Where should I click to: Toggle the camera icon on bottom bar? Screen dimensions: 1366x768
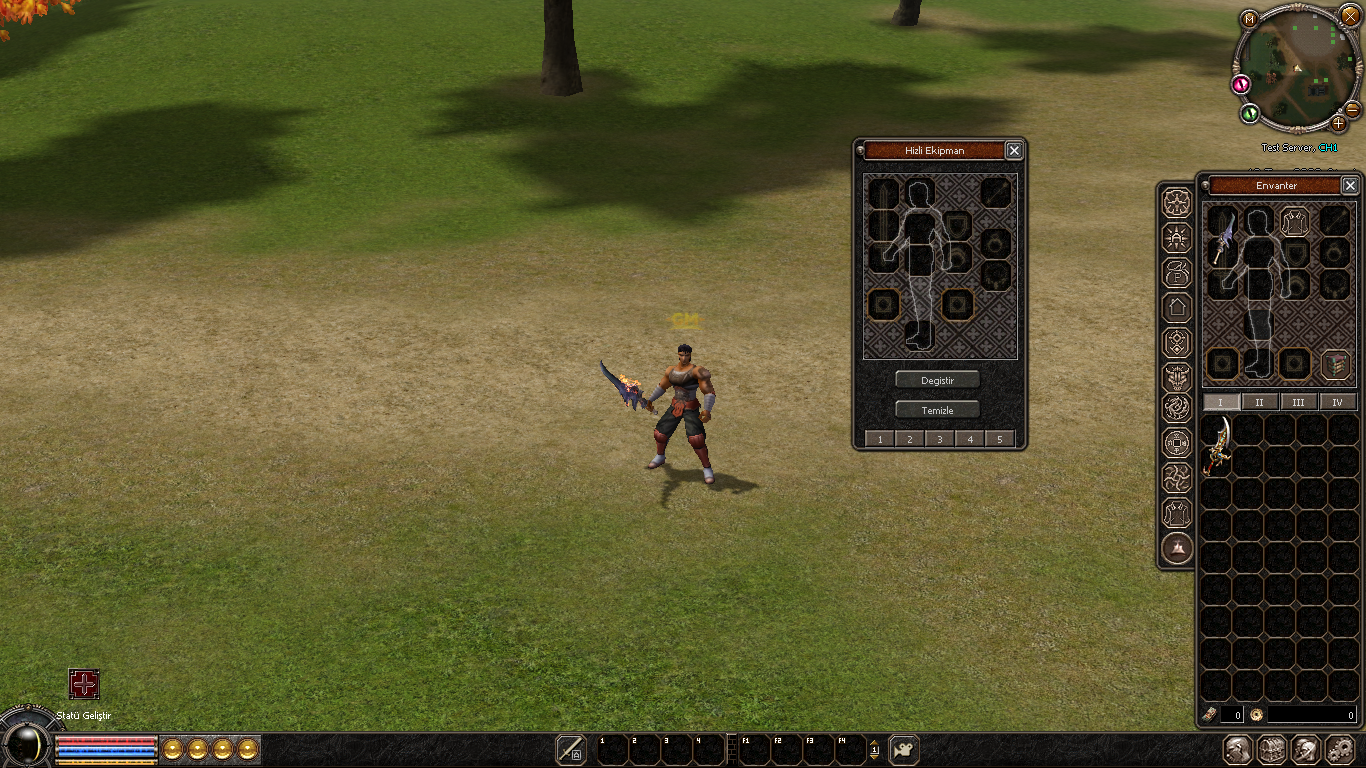[x=904, y=749]
